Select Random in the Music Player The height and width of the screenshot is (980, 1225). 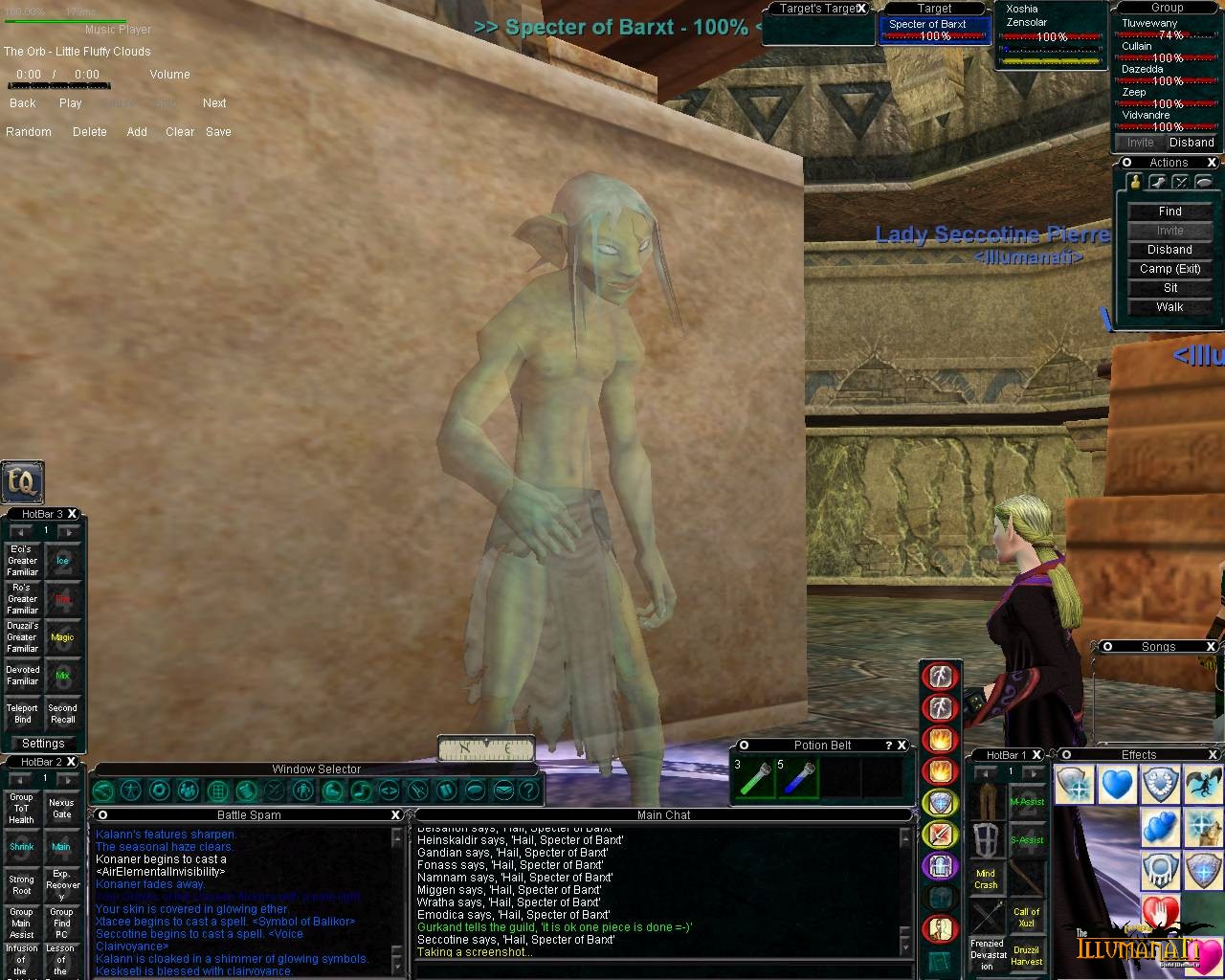[29, 132]
